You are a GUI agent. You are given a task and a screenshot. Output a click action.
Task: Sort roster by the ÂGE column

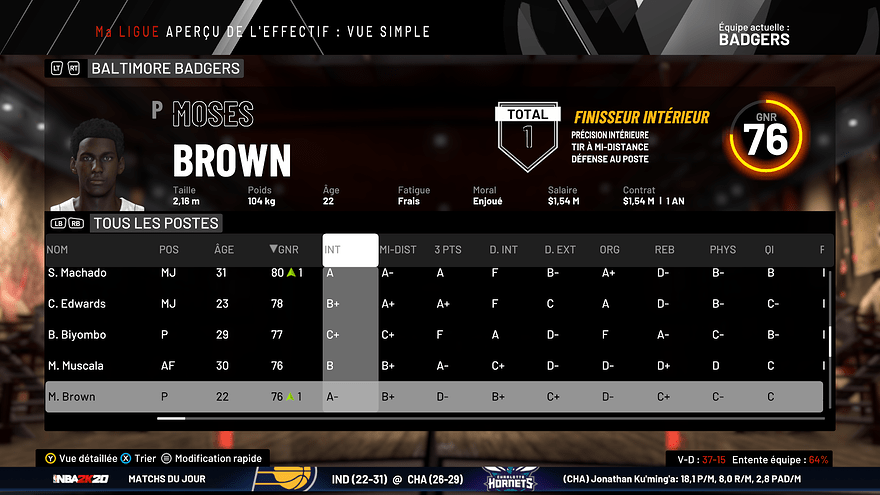click(x=224, y=249)
